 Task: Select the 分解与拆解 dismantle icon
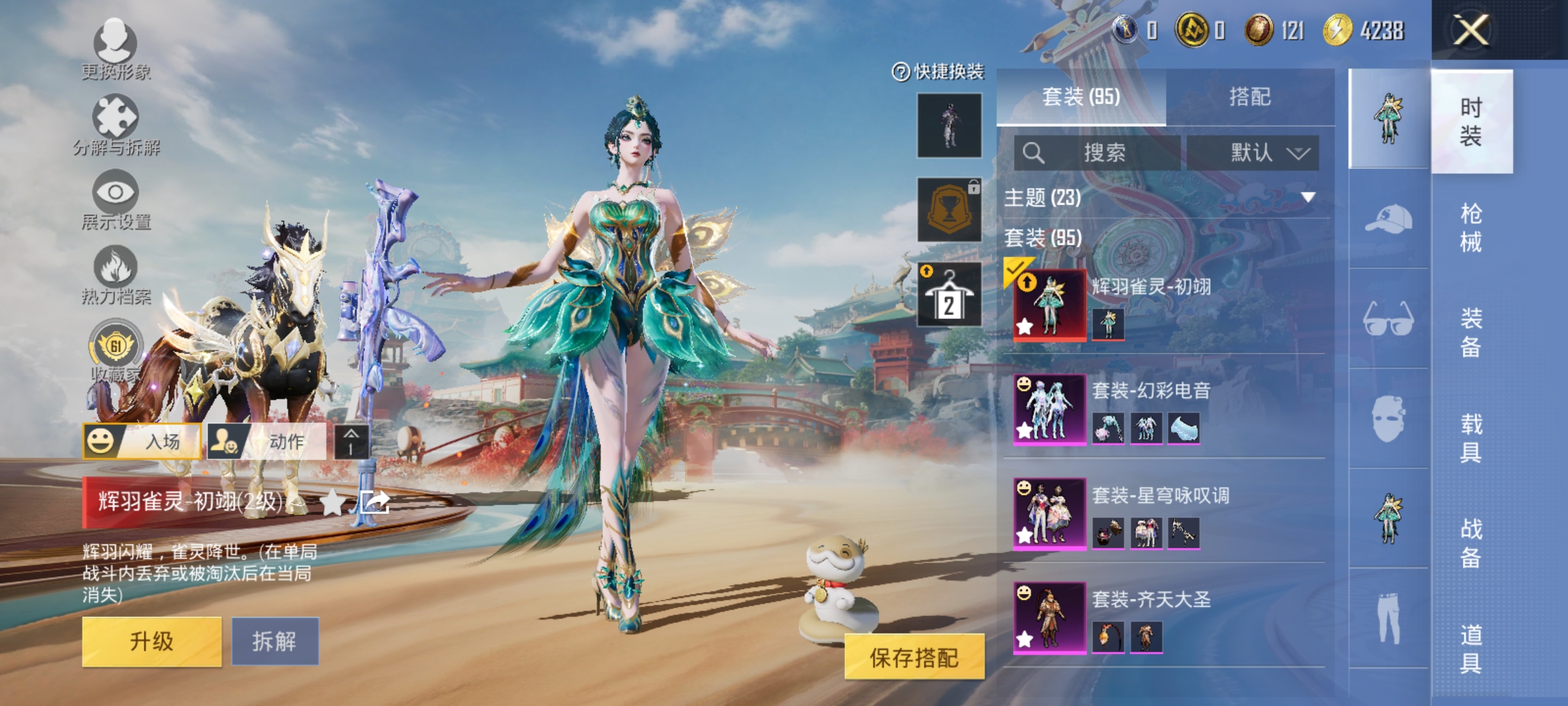(x=114, y=118)
